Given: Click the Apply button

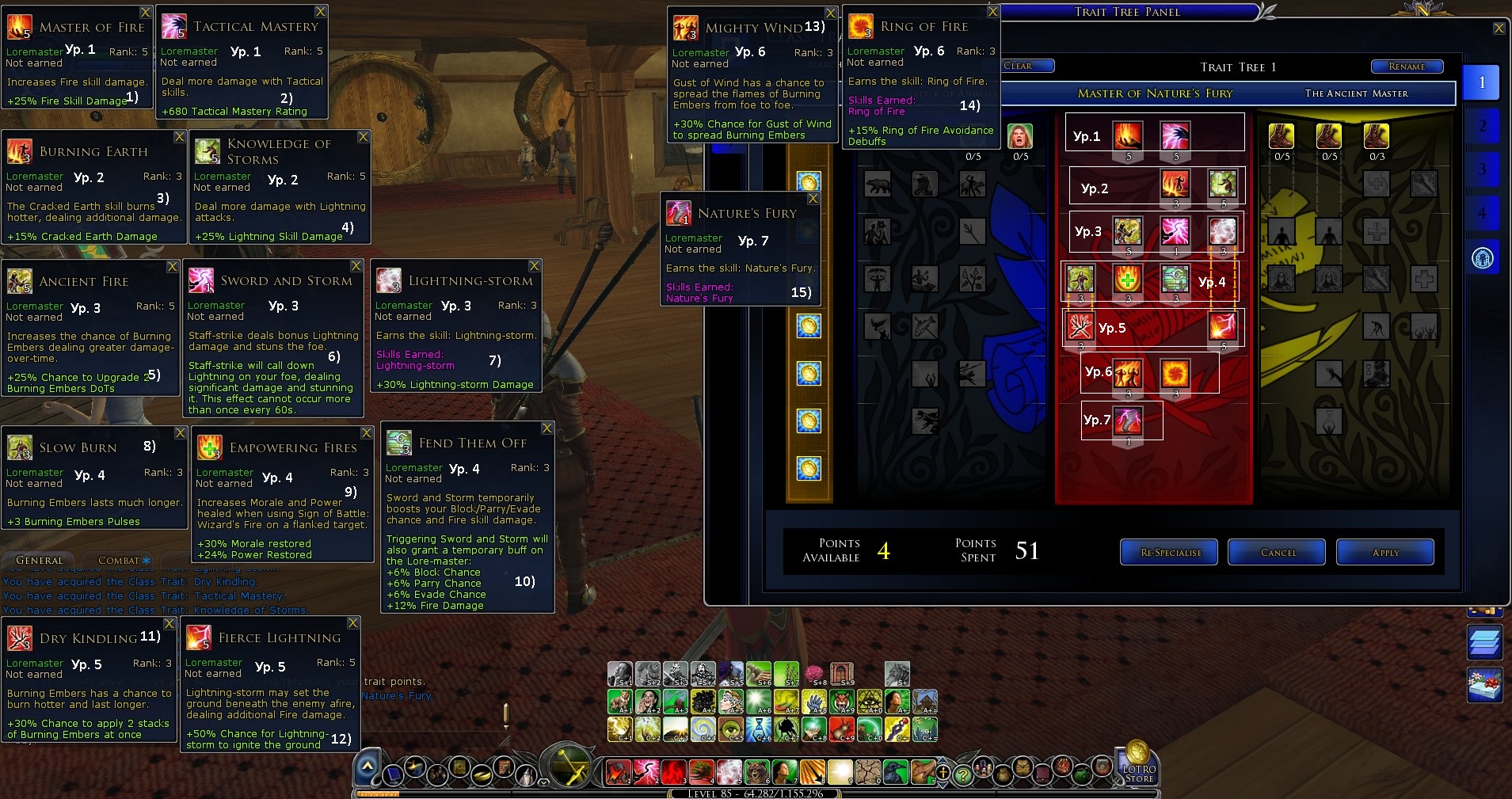Looking at the screenshot, I should [1384, 553].
